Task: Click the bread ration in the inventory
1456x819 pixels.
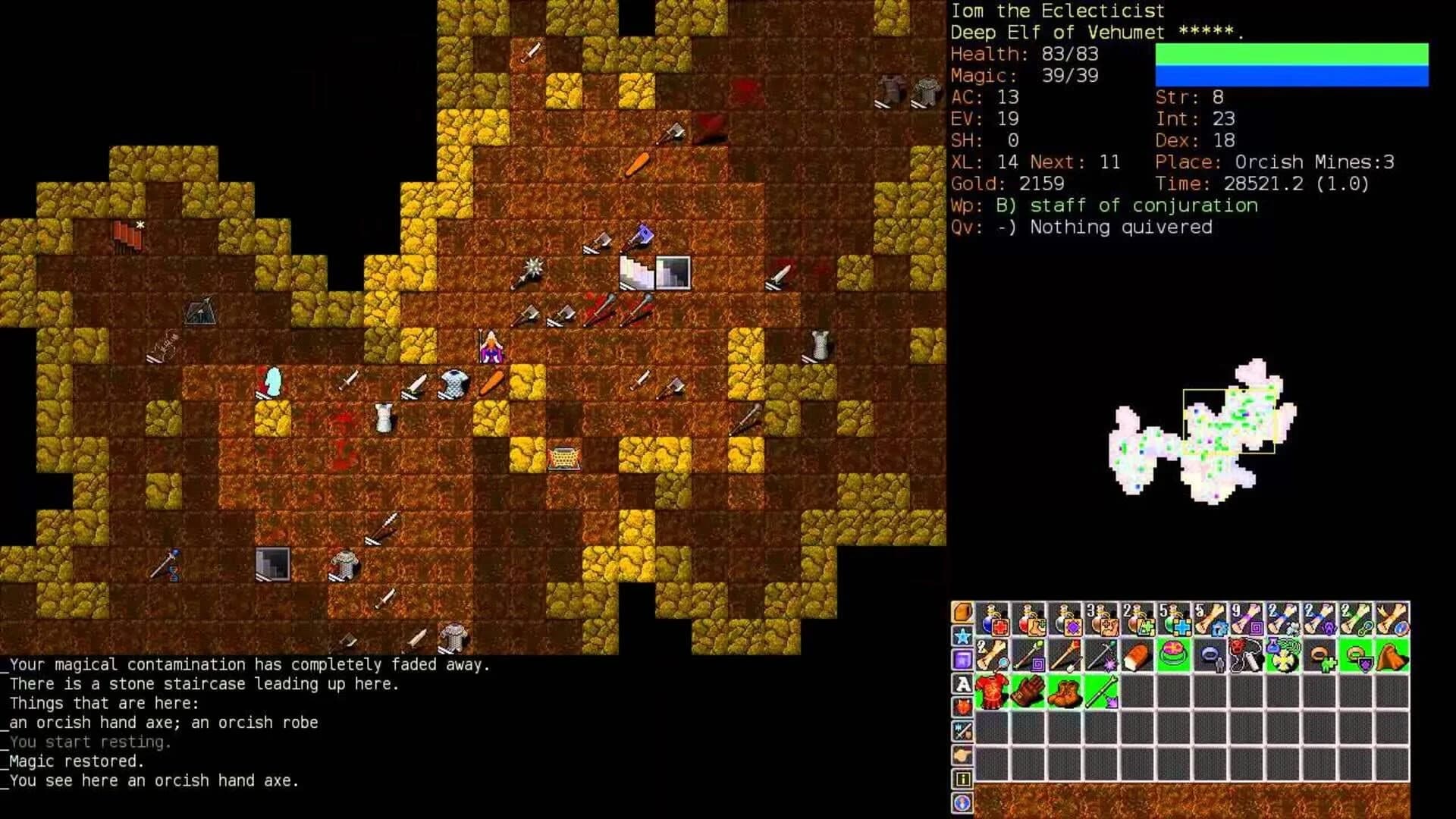Action: click(x=1137, y=654)
